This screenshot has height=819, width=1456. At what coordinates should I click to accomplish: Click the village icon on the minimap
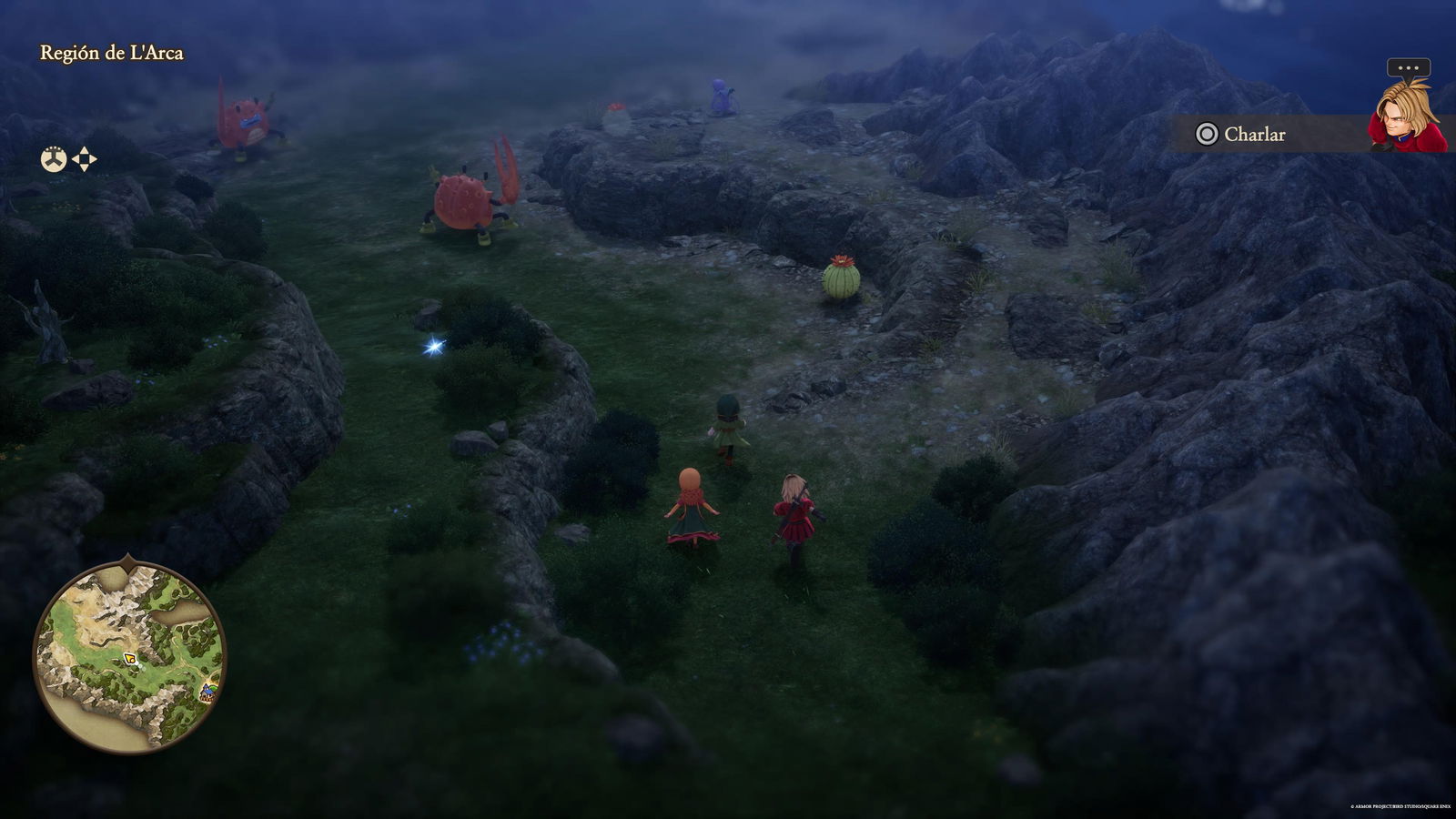[x=207, y=693]
